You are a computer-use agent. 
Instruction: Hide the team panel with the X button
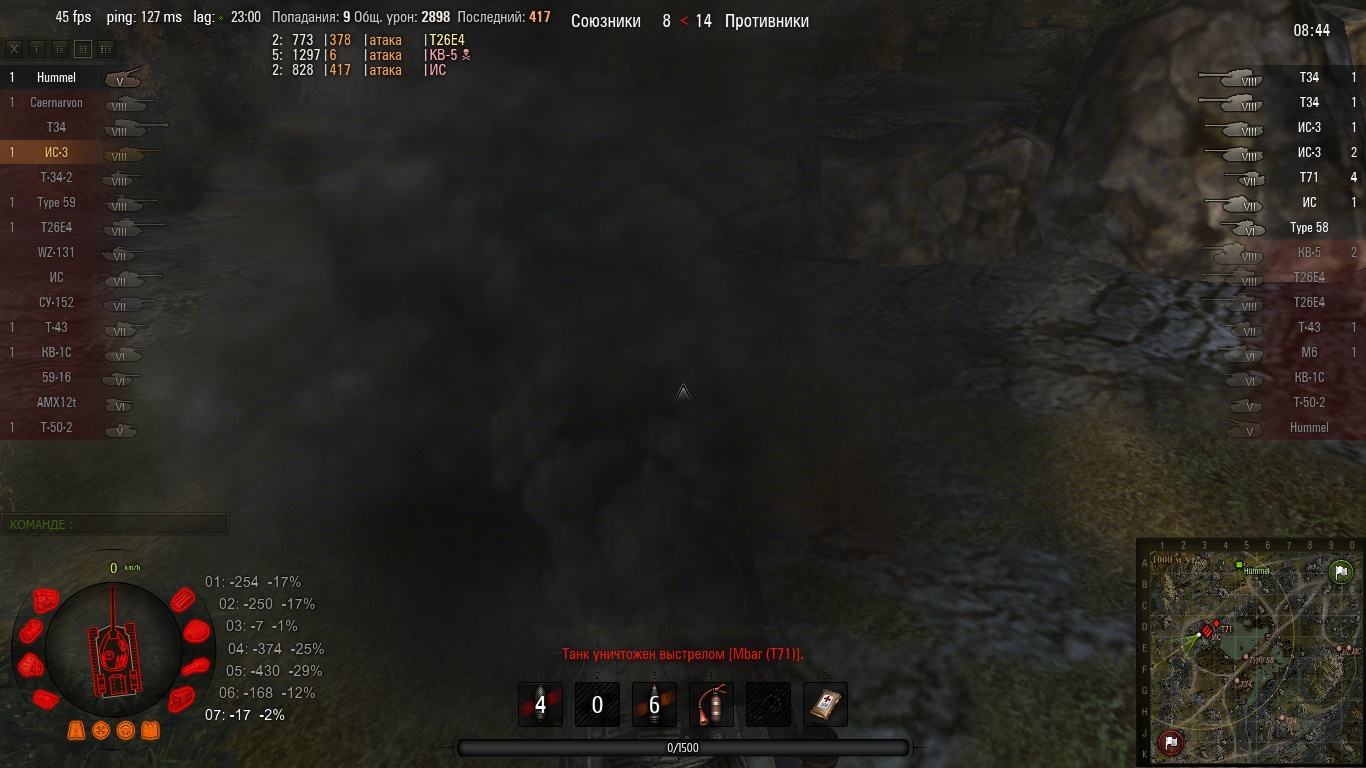coord(14,48)
